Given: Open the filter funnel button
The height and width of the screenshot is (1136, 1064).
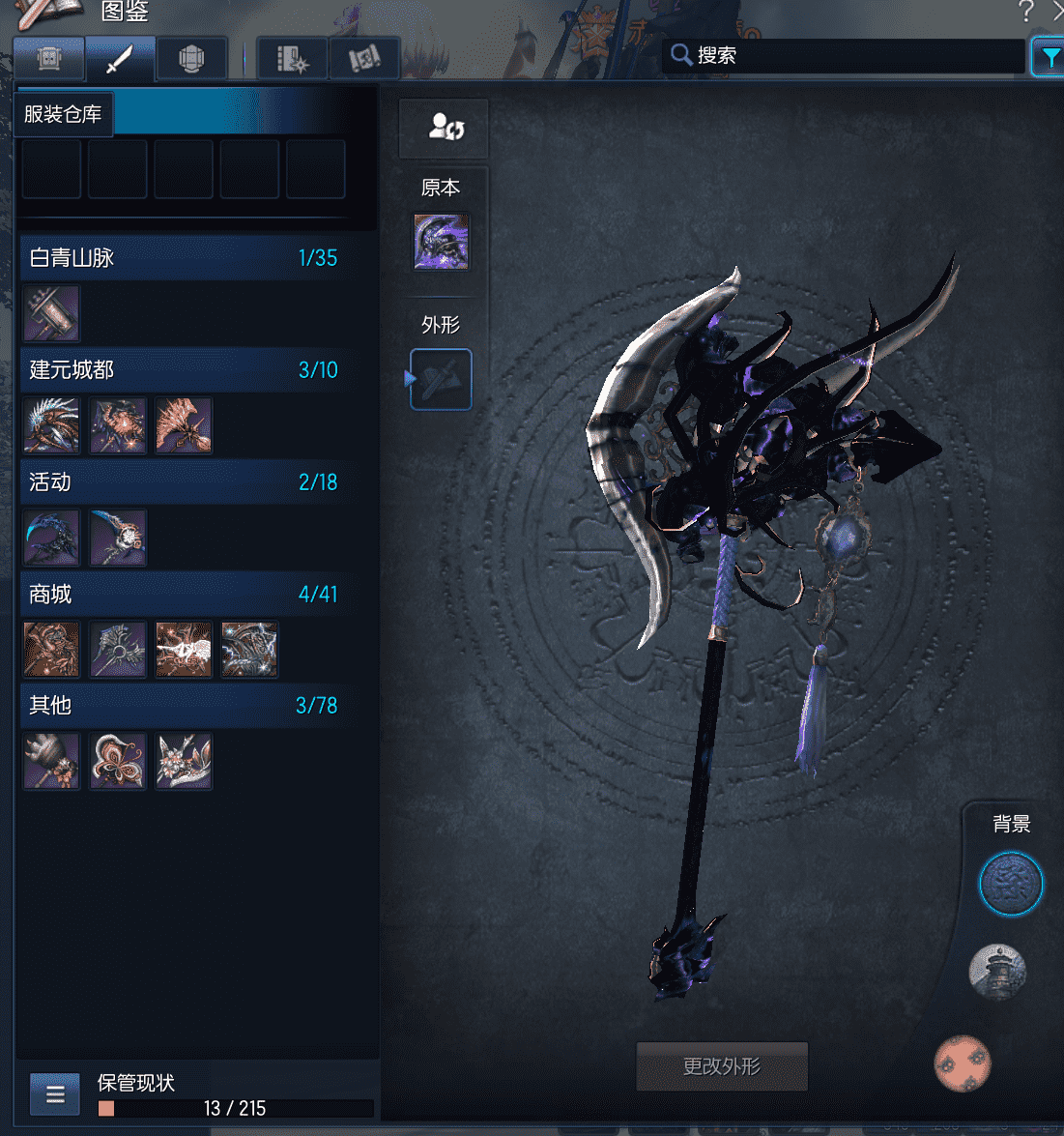Looking at the screenshot, I should click(x=1048, y=58).
